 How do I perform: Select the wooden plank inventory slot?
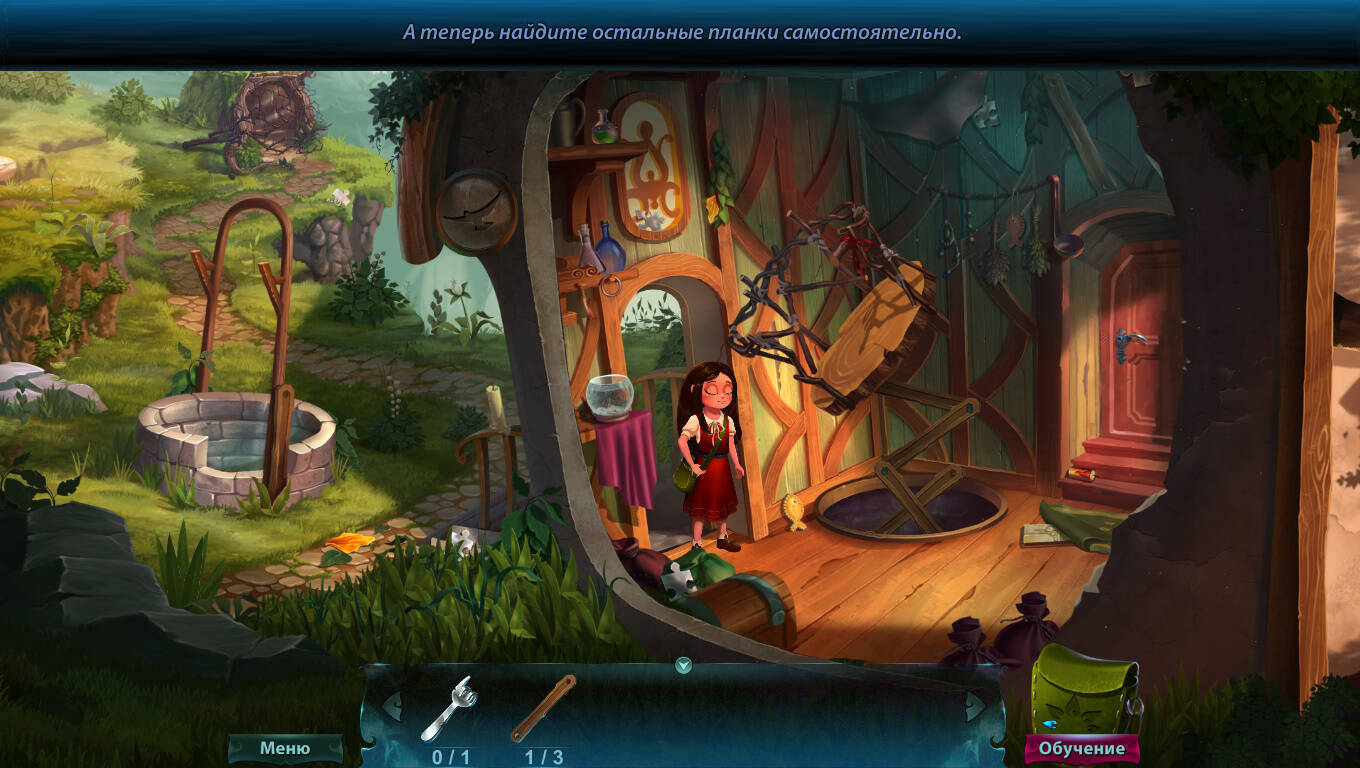pos(543,708)
